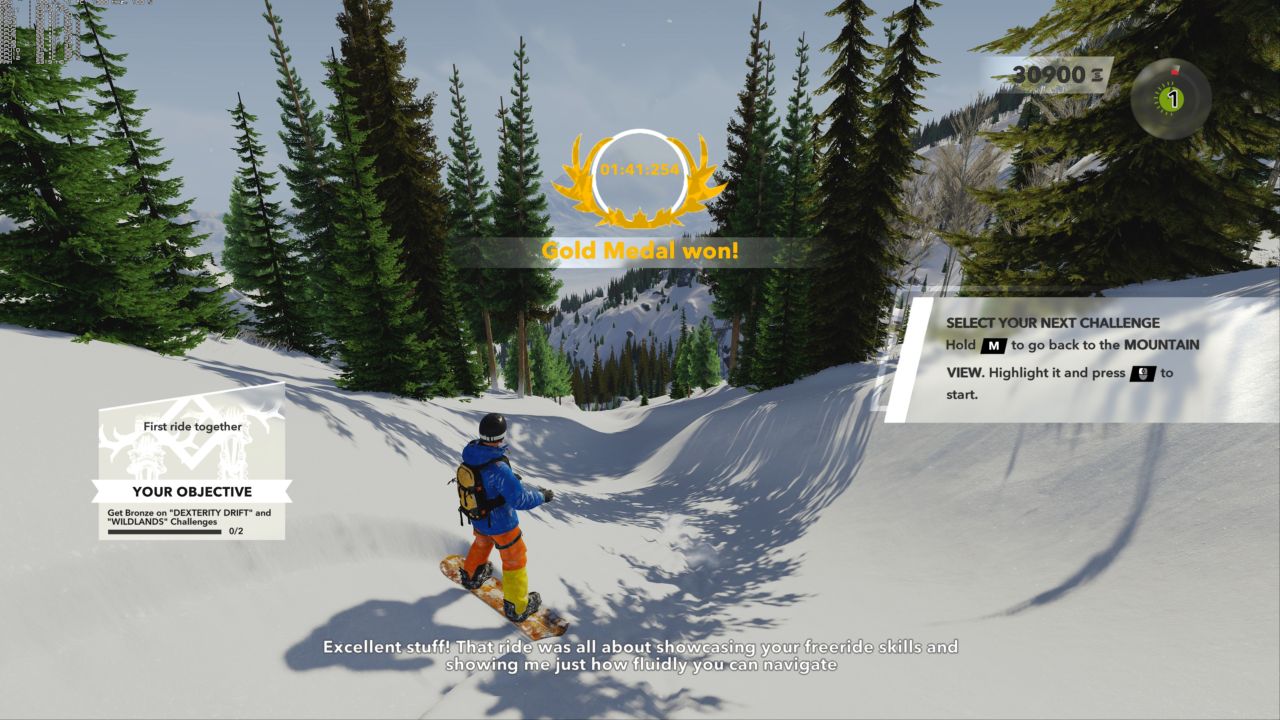Click the red objective marker on the compass
The image size is (1280, 720).
pyautogui.click(x=1175, y=72)
